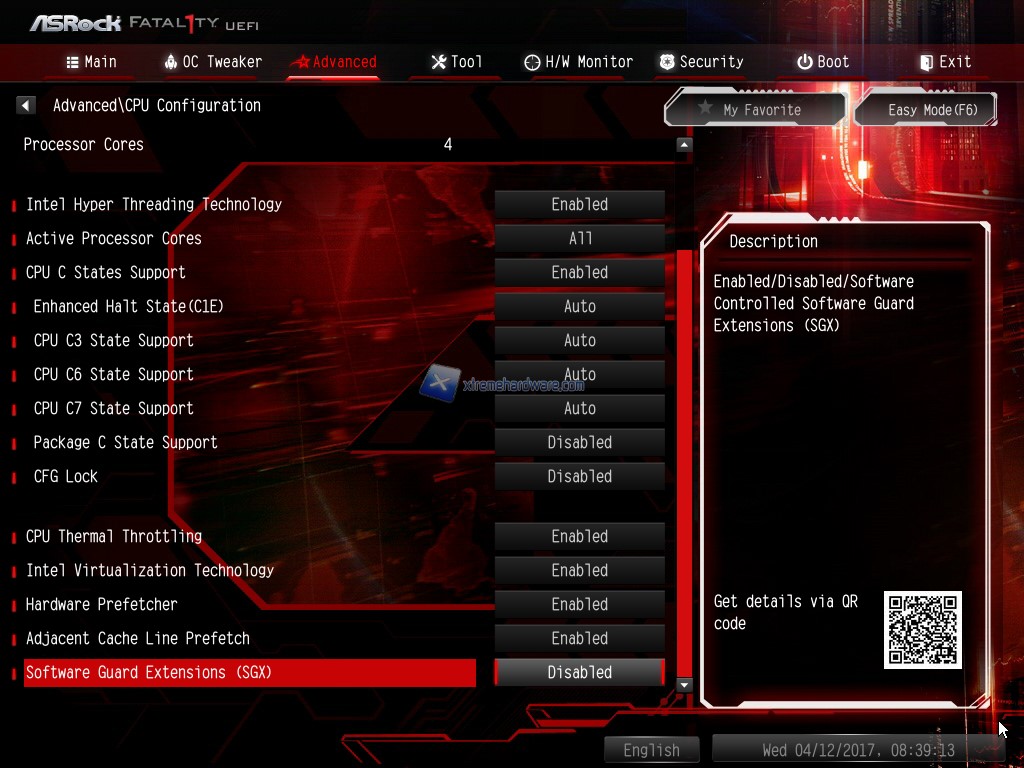Change the Package C State Support value
Image resolution: width=1024 pixels, height=768 pixels.
pos(580,443)
